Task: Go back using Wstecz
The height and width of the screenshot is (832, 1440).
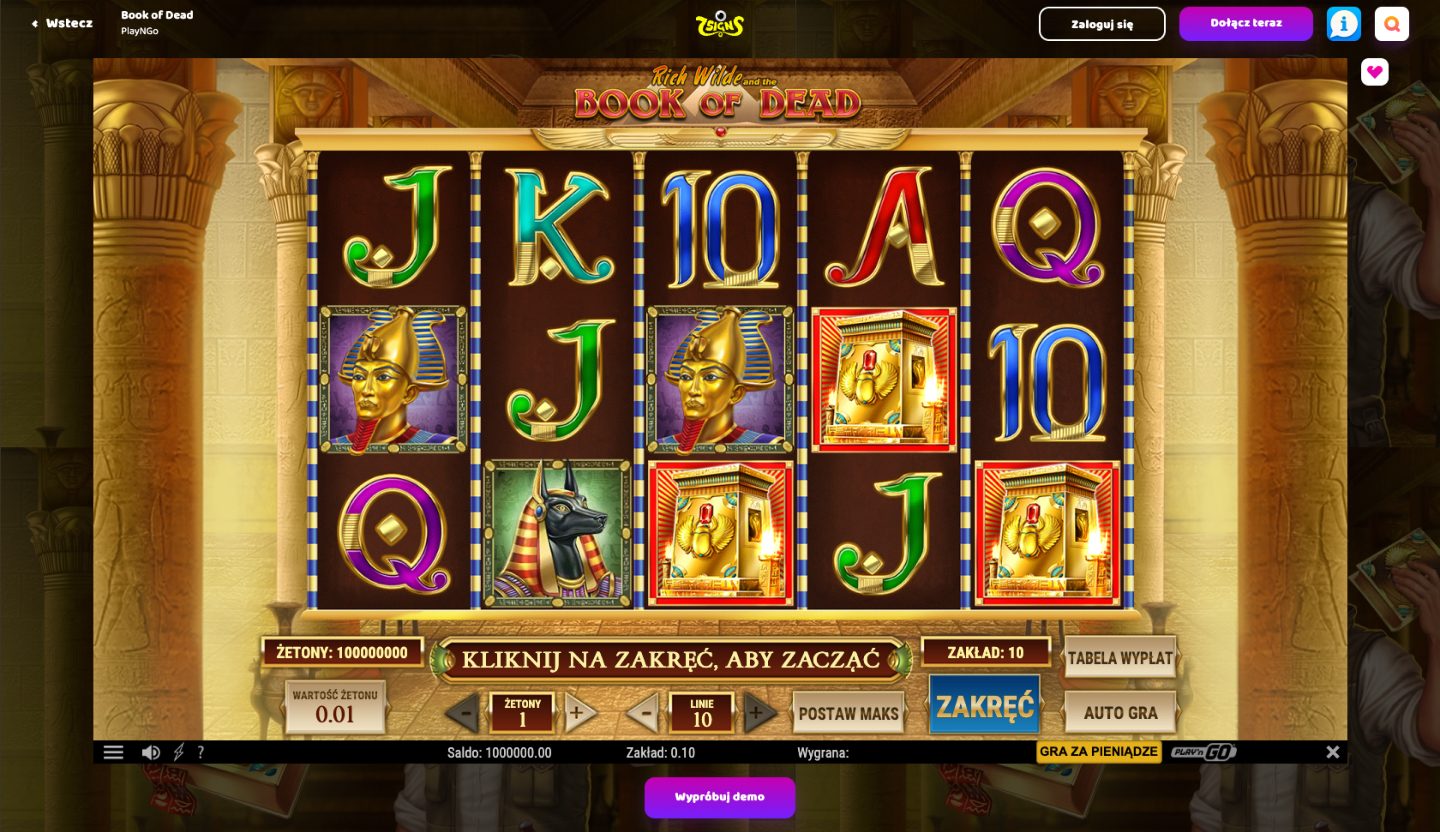Action: [60, 23]
